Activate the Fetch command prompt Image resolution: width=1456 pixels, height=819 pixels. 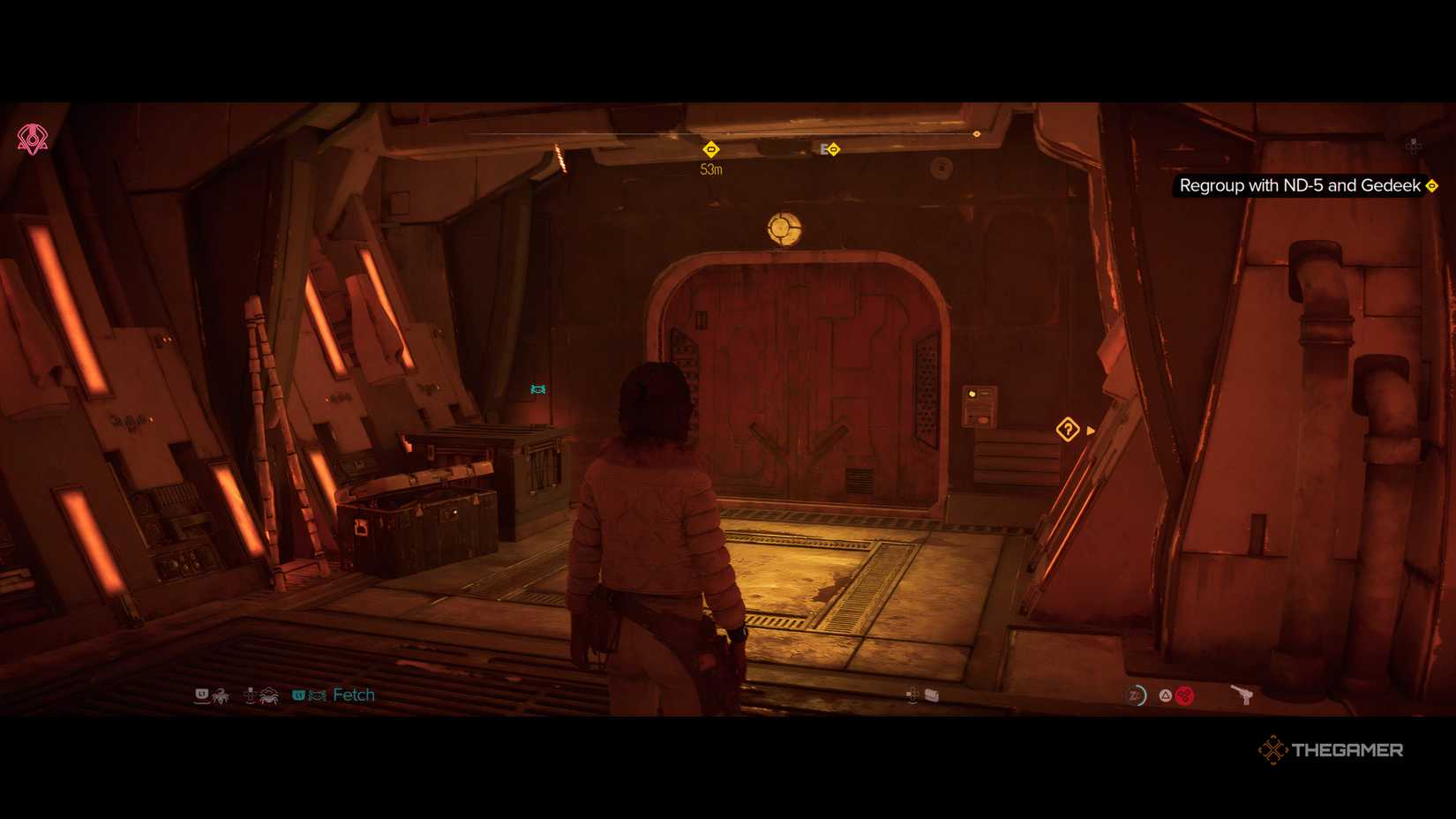point(353,695)
